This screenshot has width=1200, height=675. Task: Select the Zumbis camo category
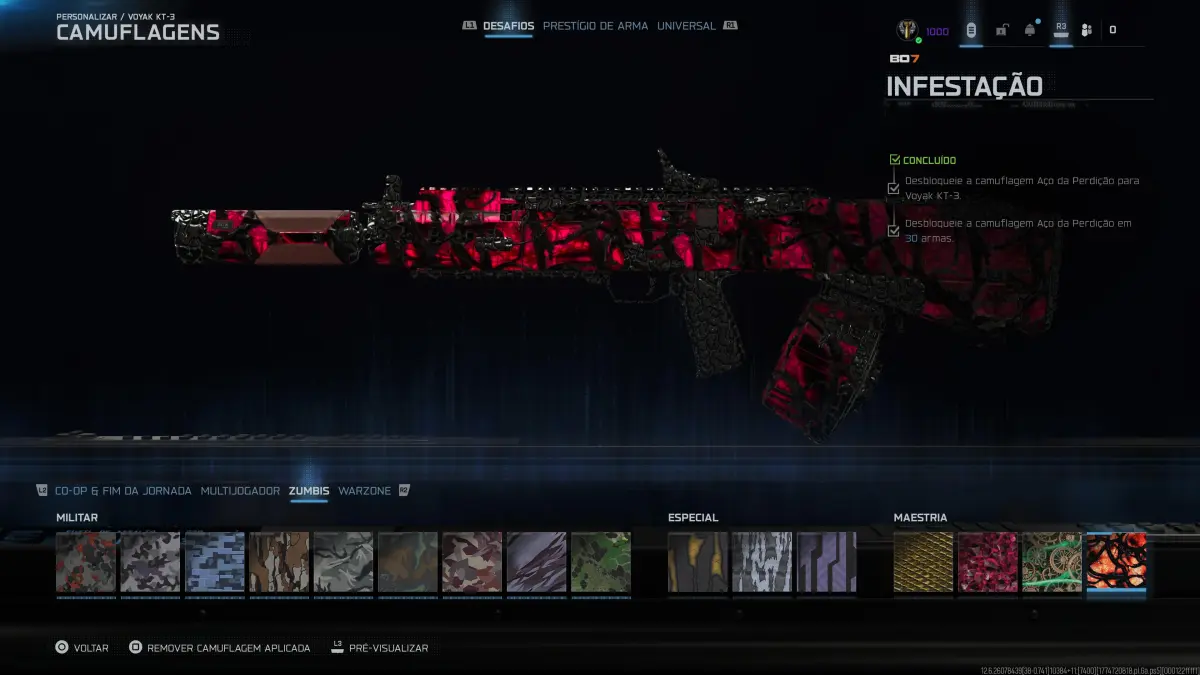tap(309, 491)
